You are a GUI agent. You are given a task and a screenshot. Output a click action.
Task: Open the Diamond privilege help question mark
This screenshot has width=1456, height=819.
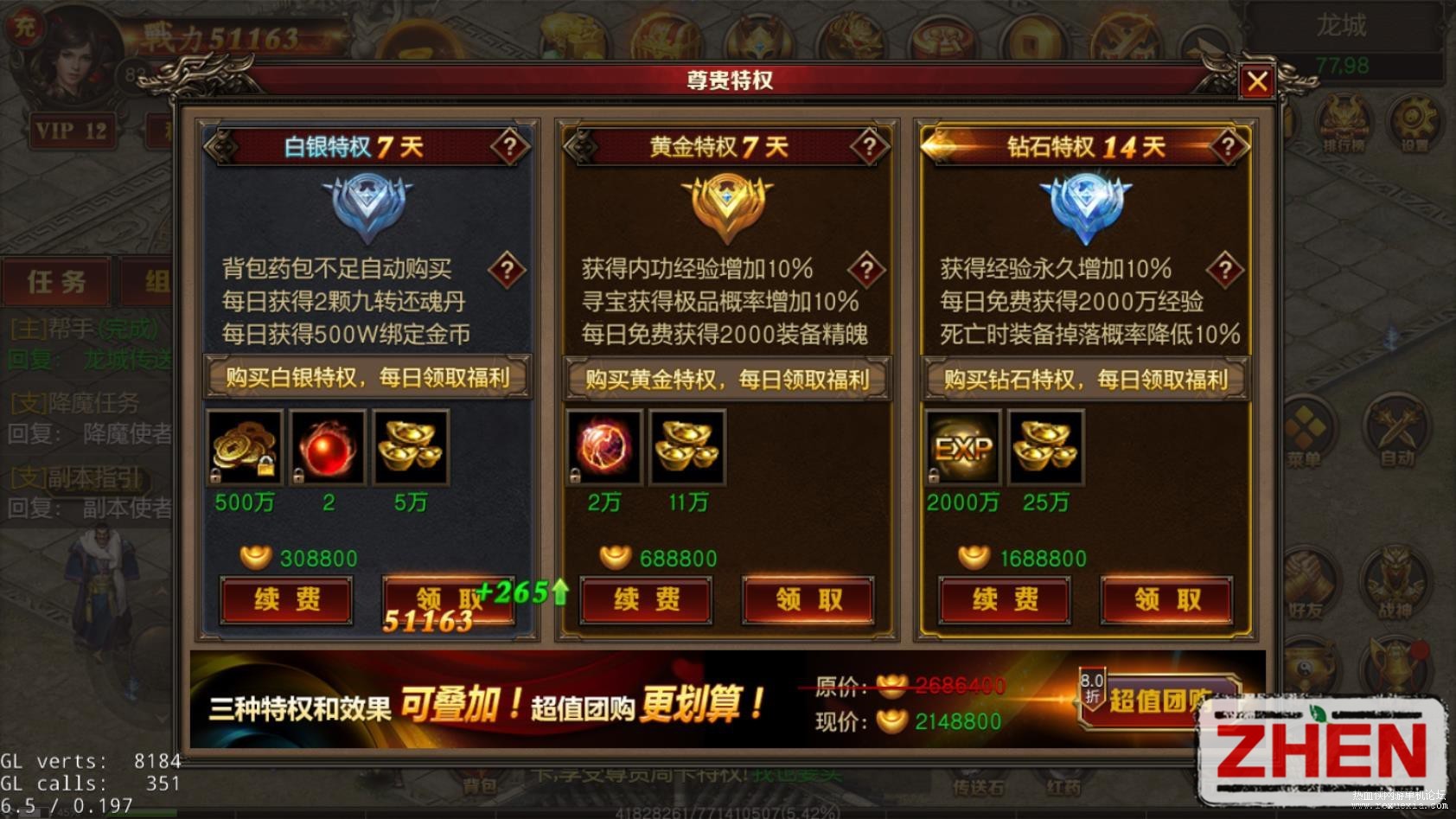tap(1229, 145)
